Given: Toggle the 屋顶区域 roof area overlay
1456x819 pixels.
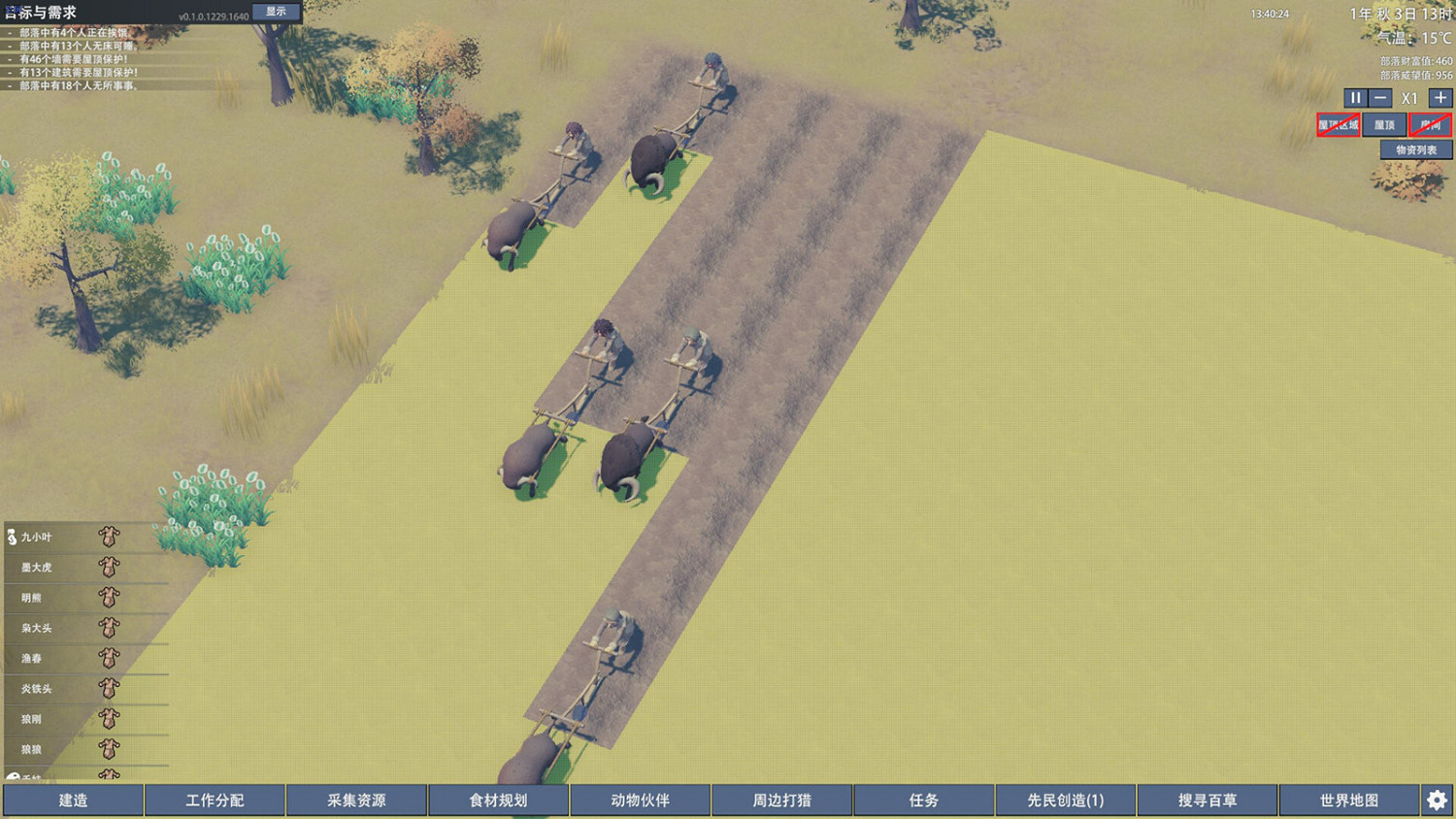Looking at the screenshot, I should pyautogui.click(x=1338, y=125).
